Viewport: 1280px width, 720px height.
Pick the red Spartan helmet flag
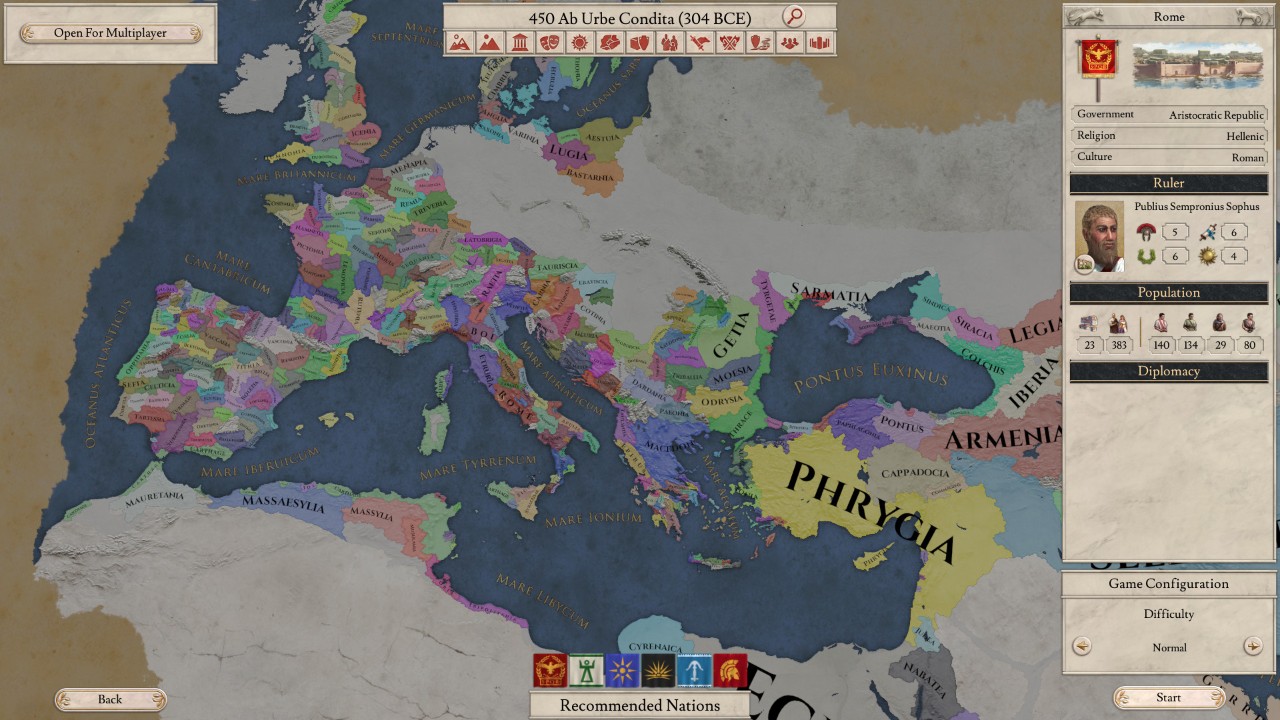[x=730, y=670]
